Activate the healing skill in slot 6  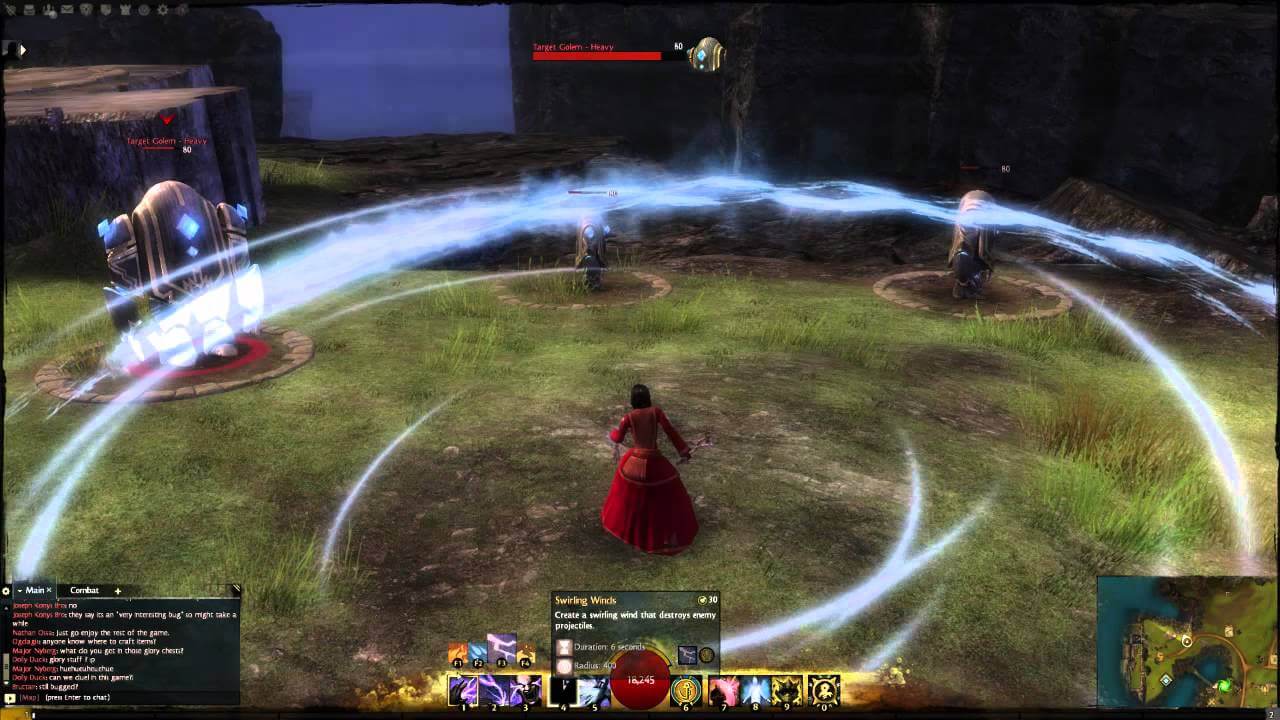tap(685, 690)
